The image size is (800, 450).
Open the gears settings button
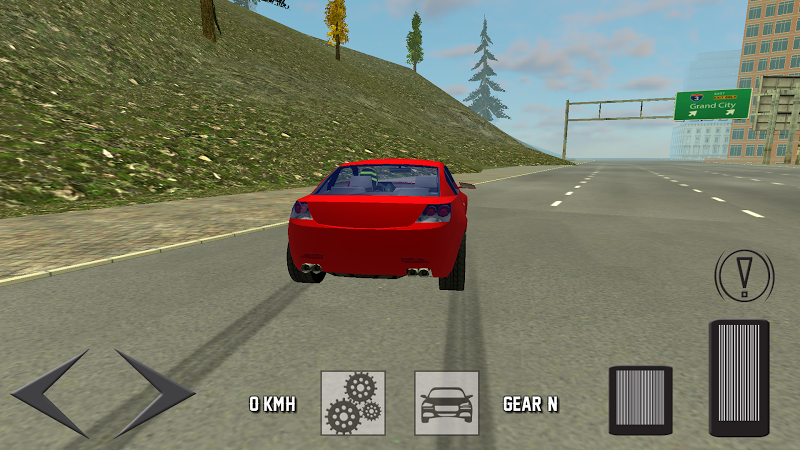coord(353,403)
